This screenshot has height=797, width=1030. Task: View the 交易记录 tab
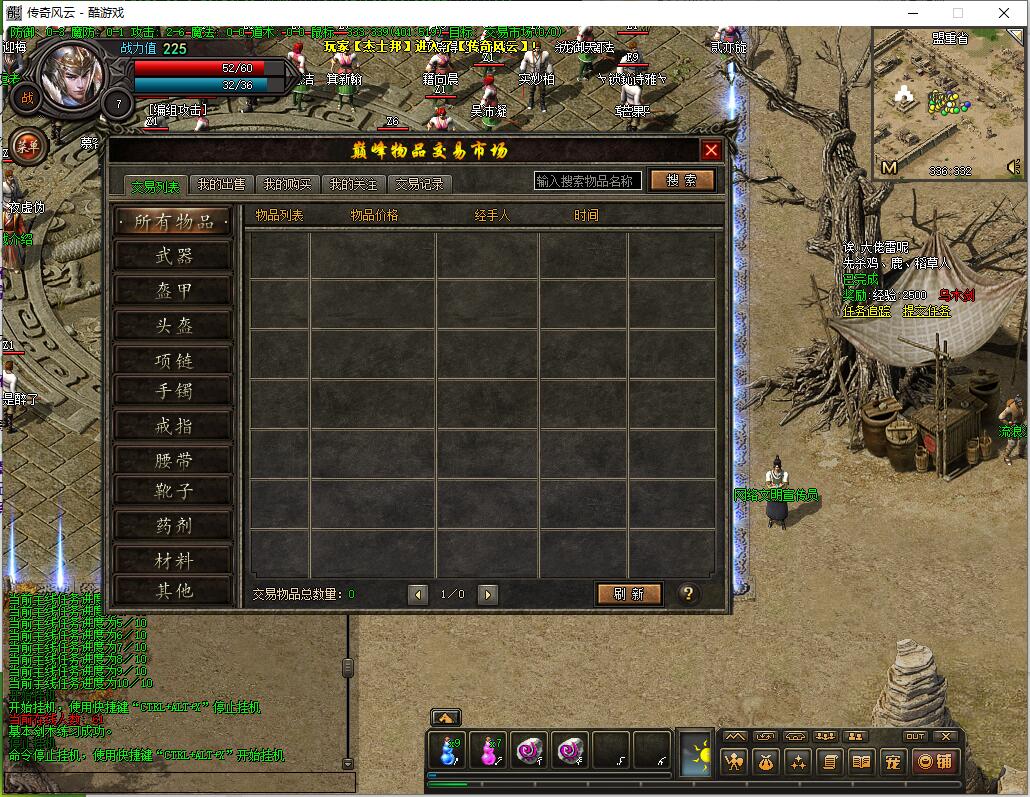point(420,185)
